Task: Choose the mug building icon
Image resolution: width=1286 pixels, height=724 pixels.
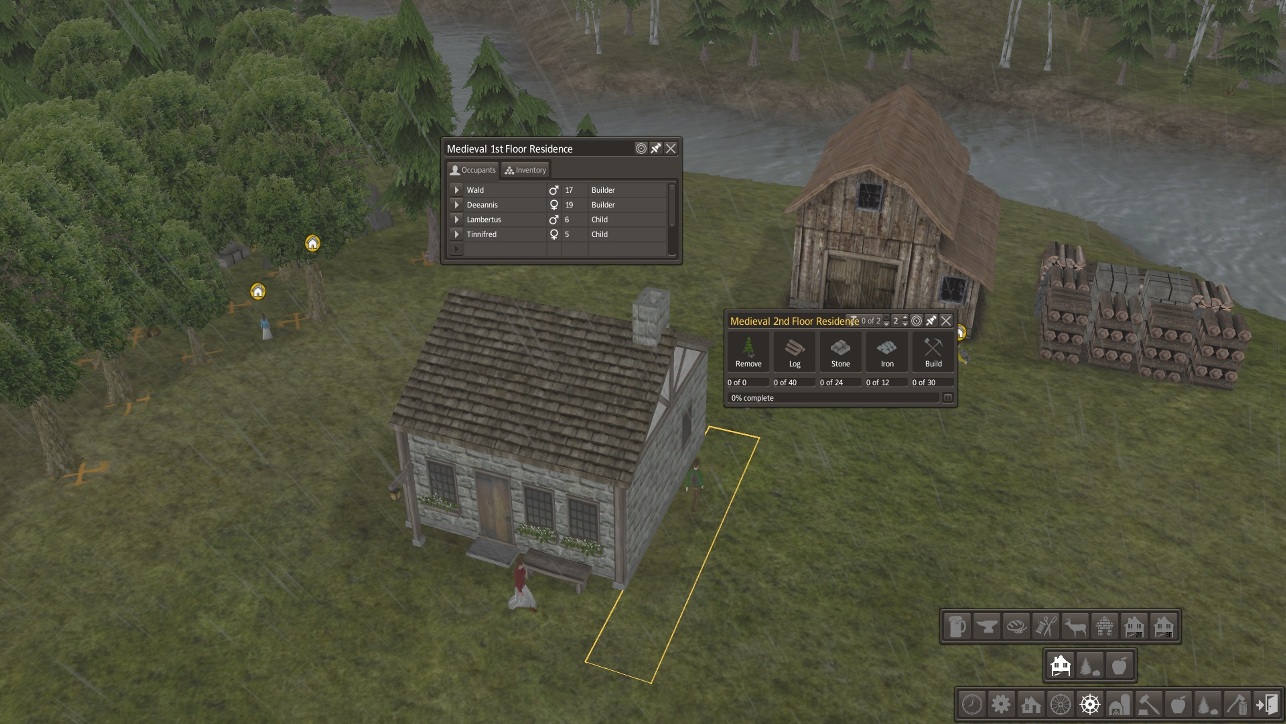Action: tap(959, 627)
